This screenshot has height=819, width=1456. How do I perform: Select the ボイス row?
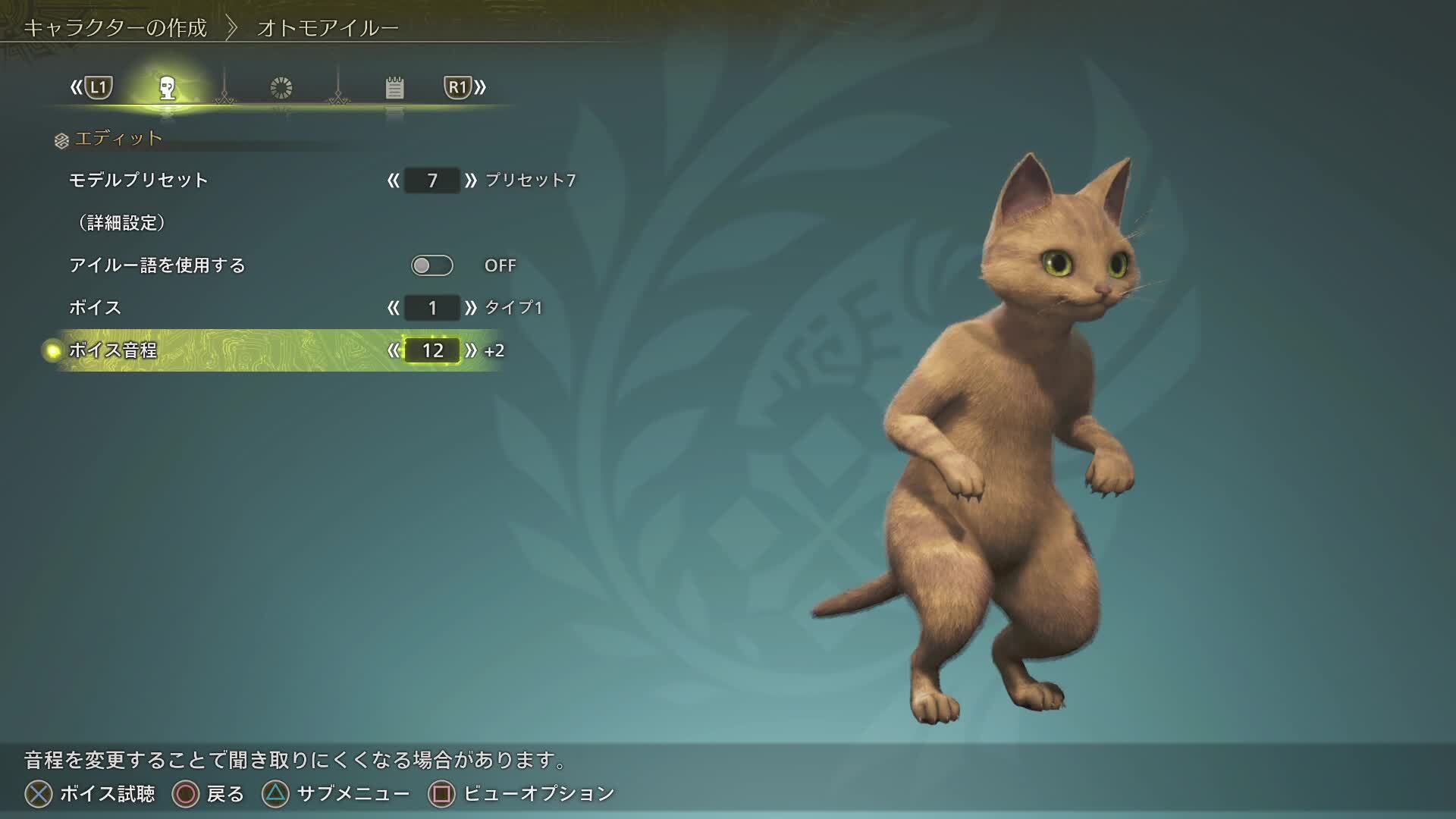(96, 308)
